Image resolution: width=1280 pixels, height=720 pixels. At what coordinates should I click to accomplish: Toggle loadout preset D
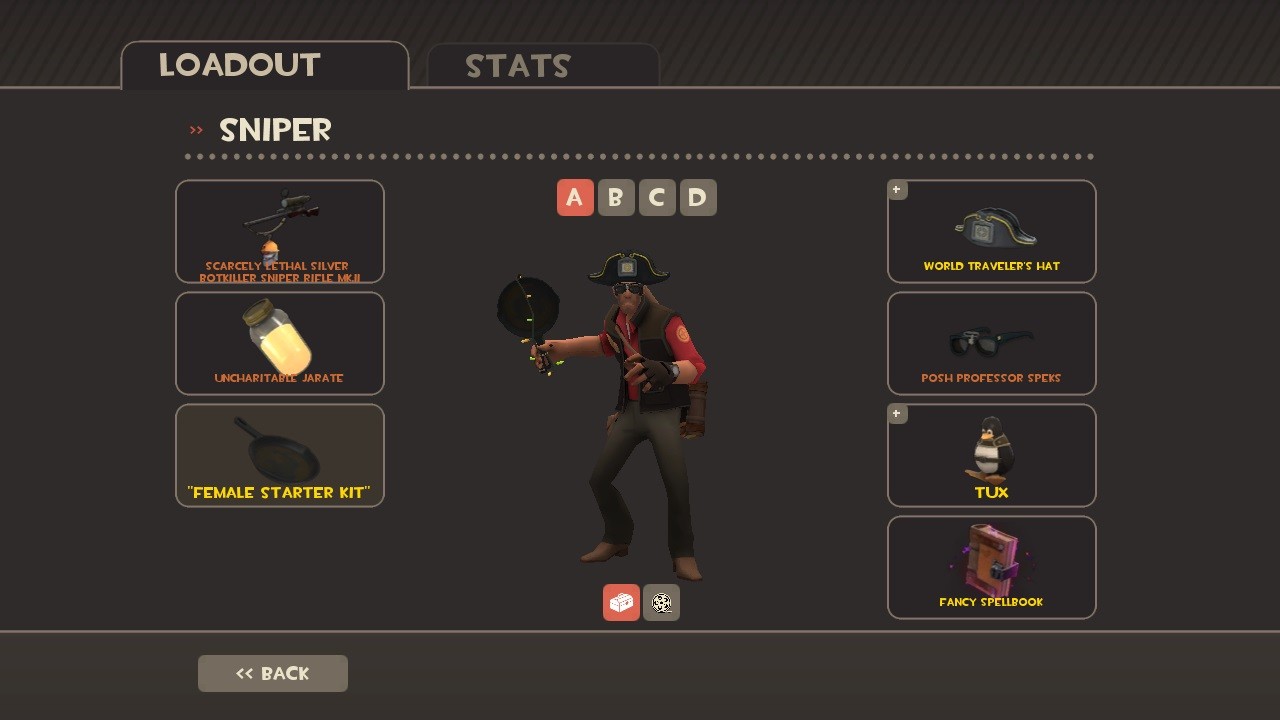coord(697,197)
